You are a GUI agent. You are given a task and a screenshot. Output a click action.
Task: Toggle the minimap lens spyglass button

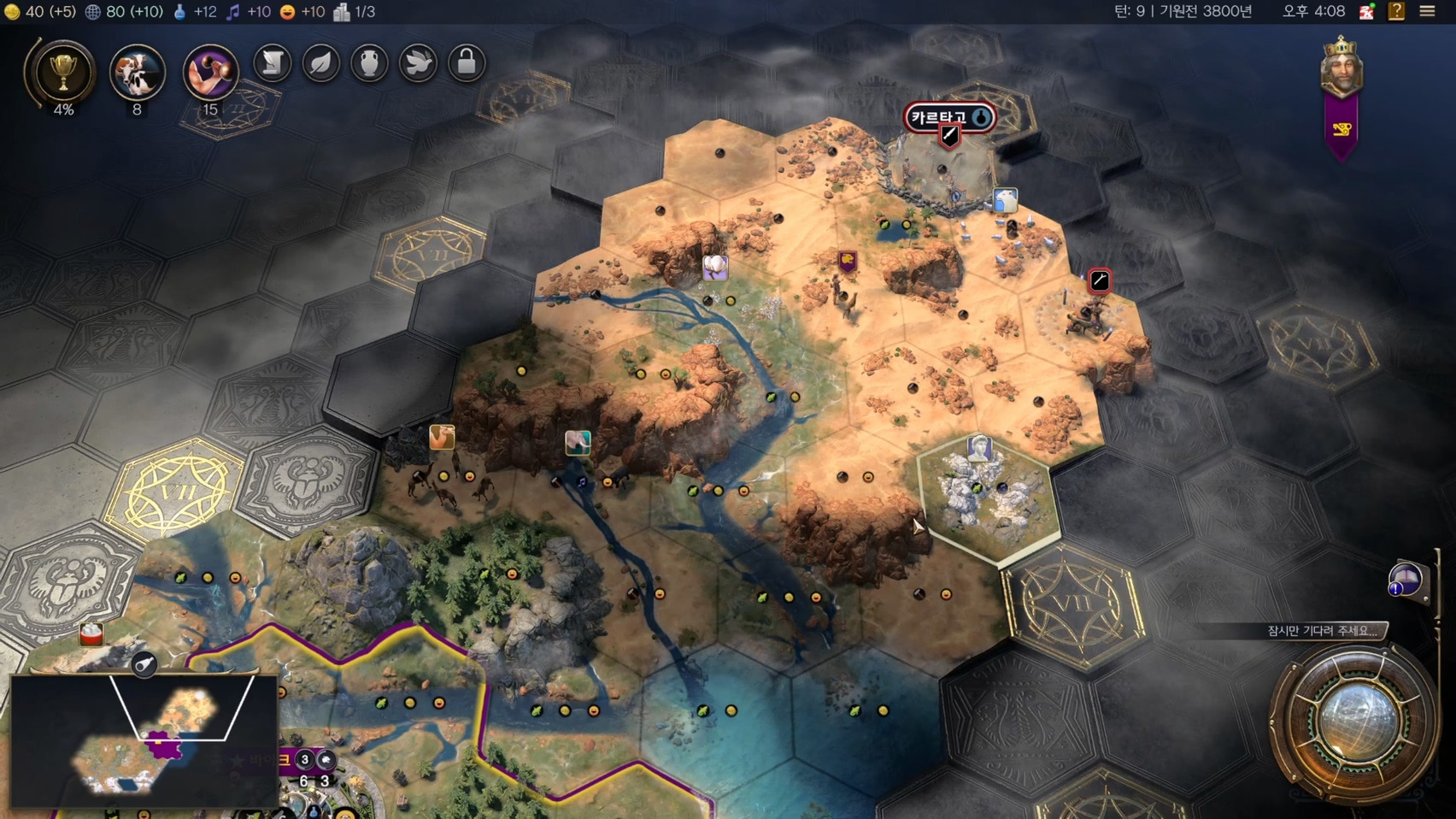tap(144, 663)
